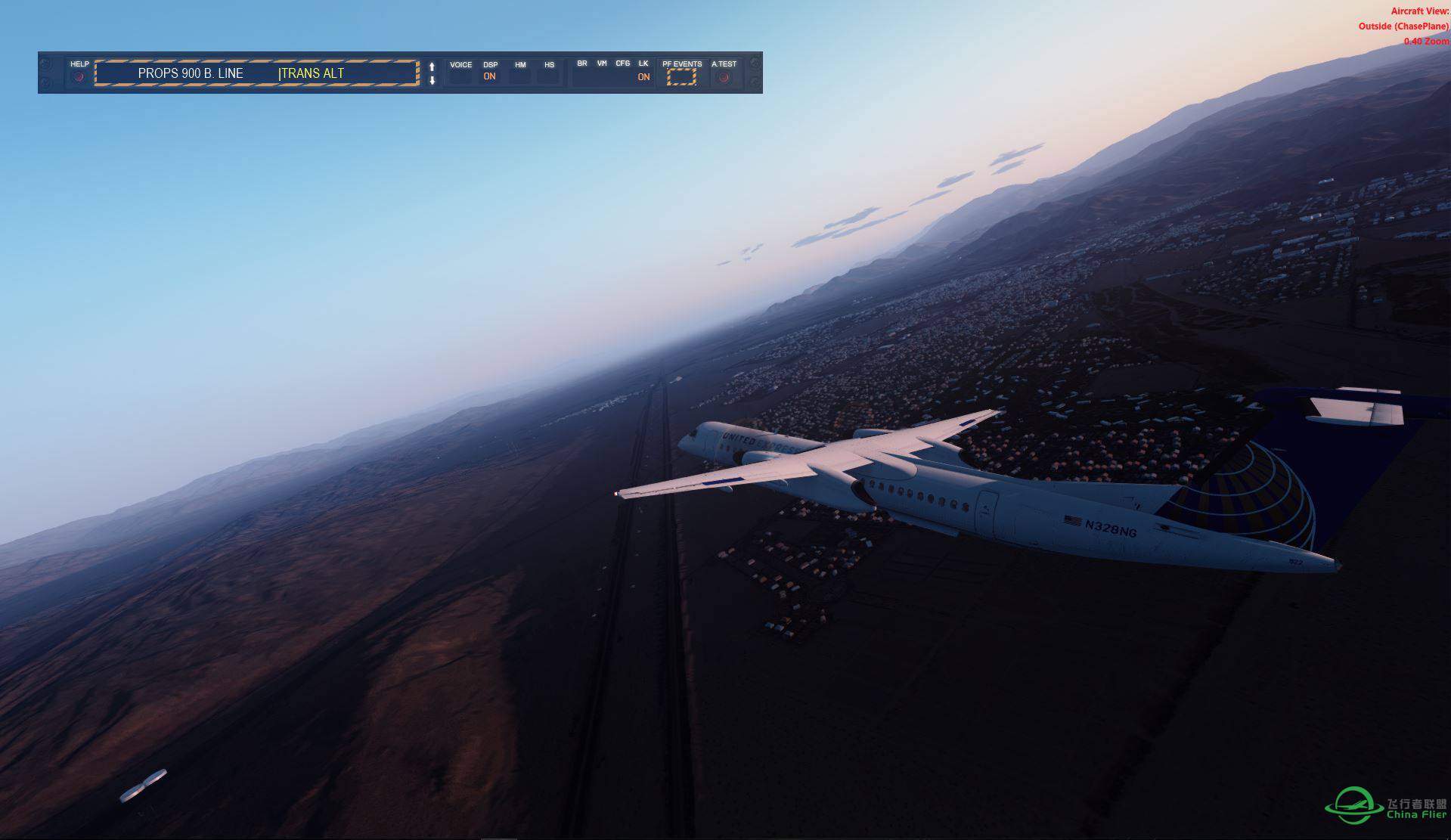Toggle the HM button
Screen dimensions: 1451x840
520,76
